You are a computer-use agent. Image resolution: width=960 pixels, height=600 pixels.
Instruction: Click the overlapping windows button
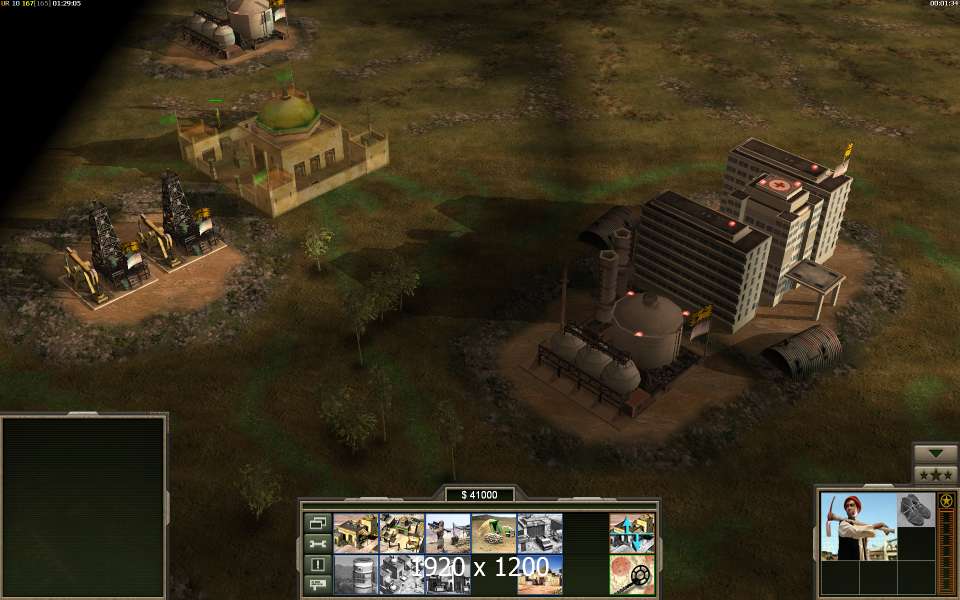(318, 522)
